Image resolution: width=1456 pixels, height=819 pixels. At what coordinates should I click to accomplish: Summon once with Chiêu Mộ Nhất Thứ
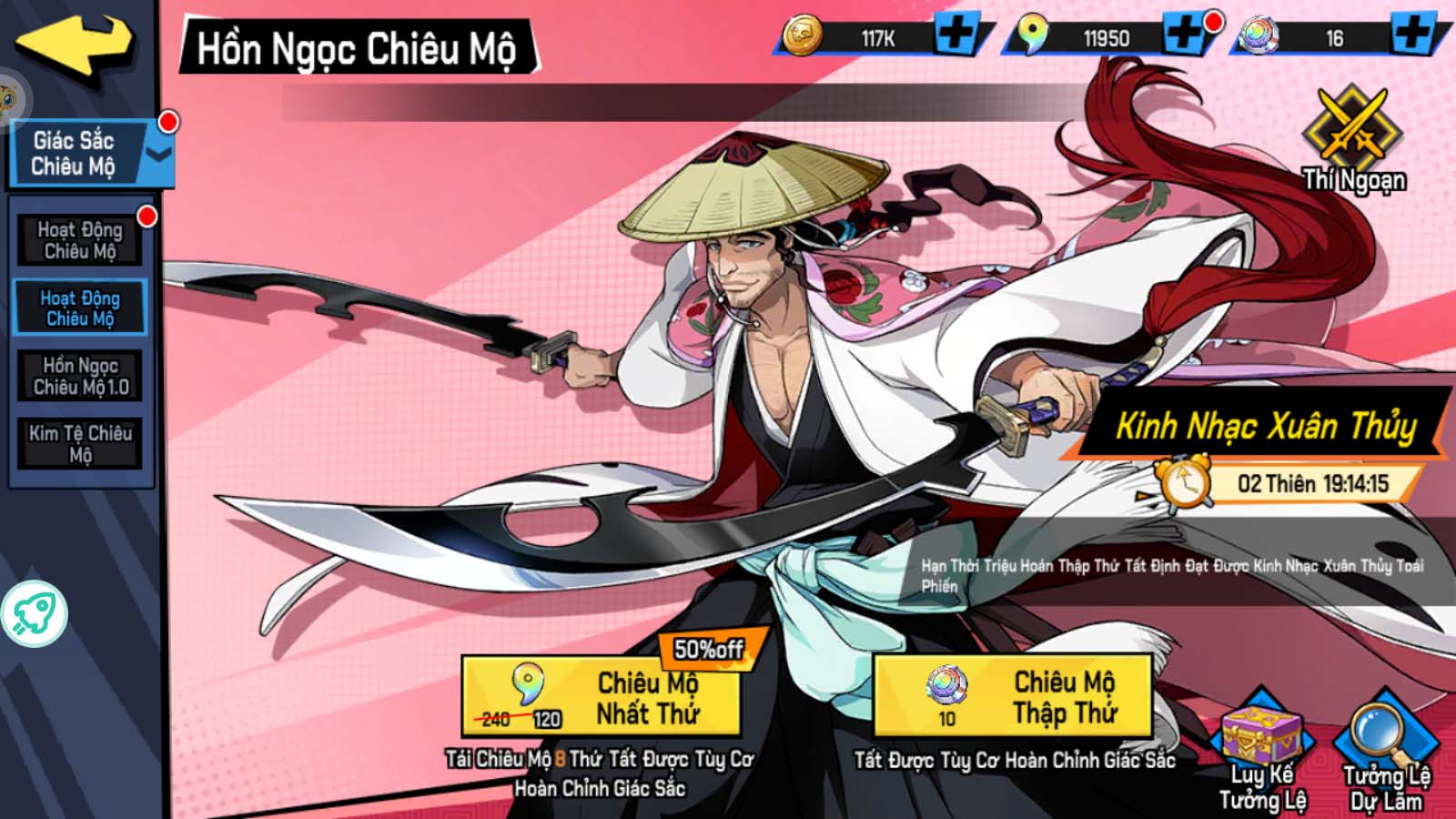click(601, 697)
